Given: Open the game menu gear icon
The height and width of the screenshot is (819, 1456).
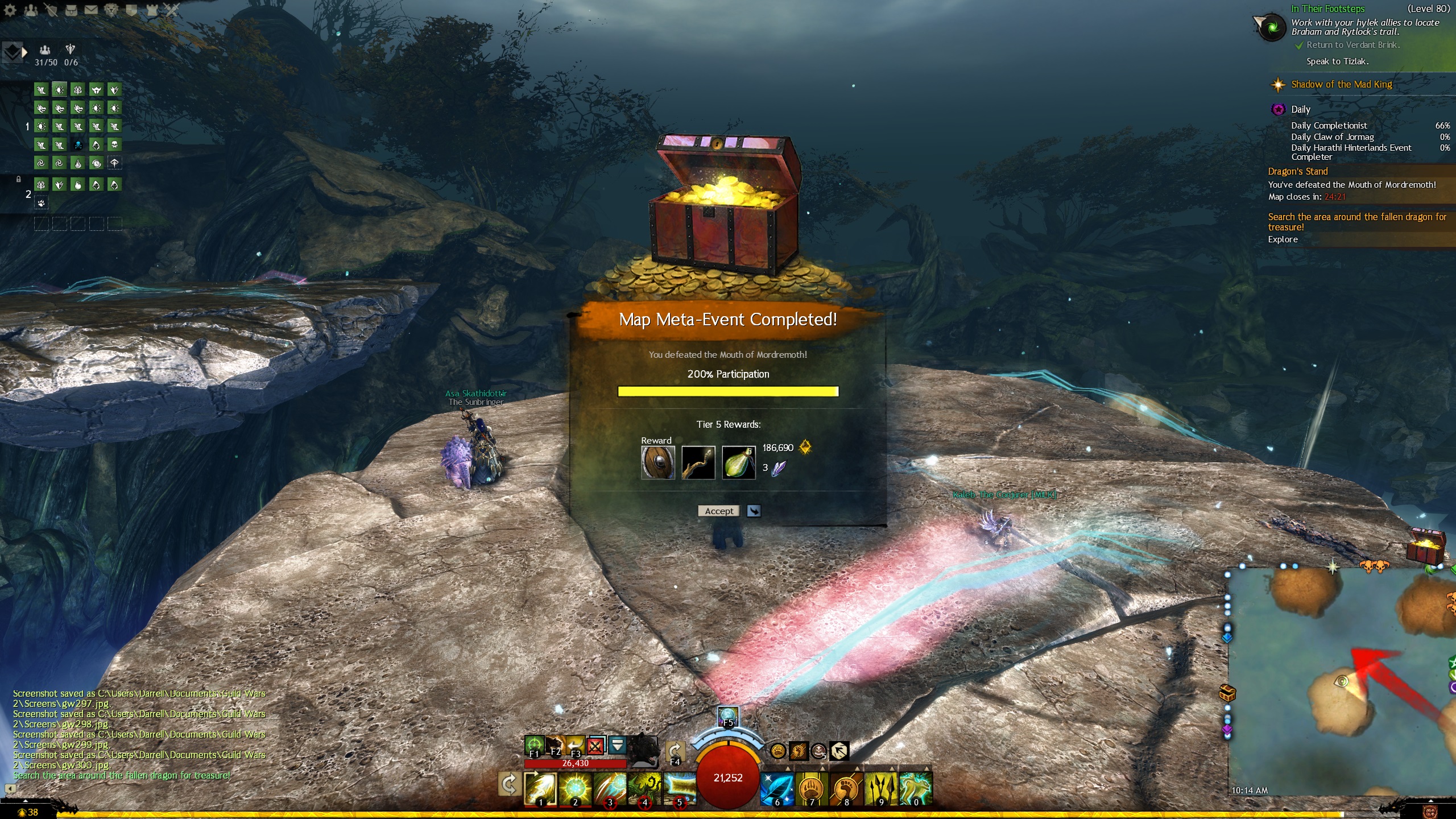Looking at the screenshot, I should coord(10,10).
